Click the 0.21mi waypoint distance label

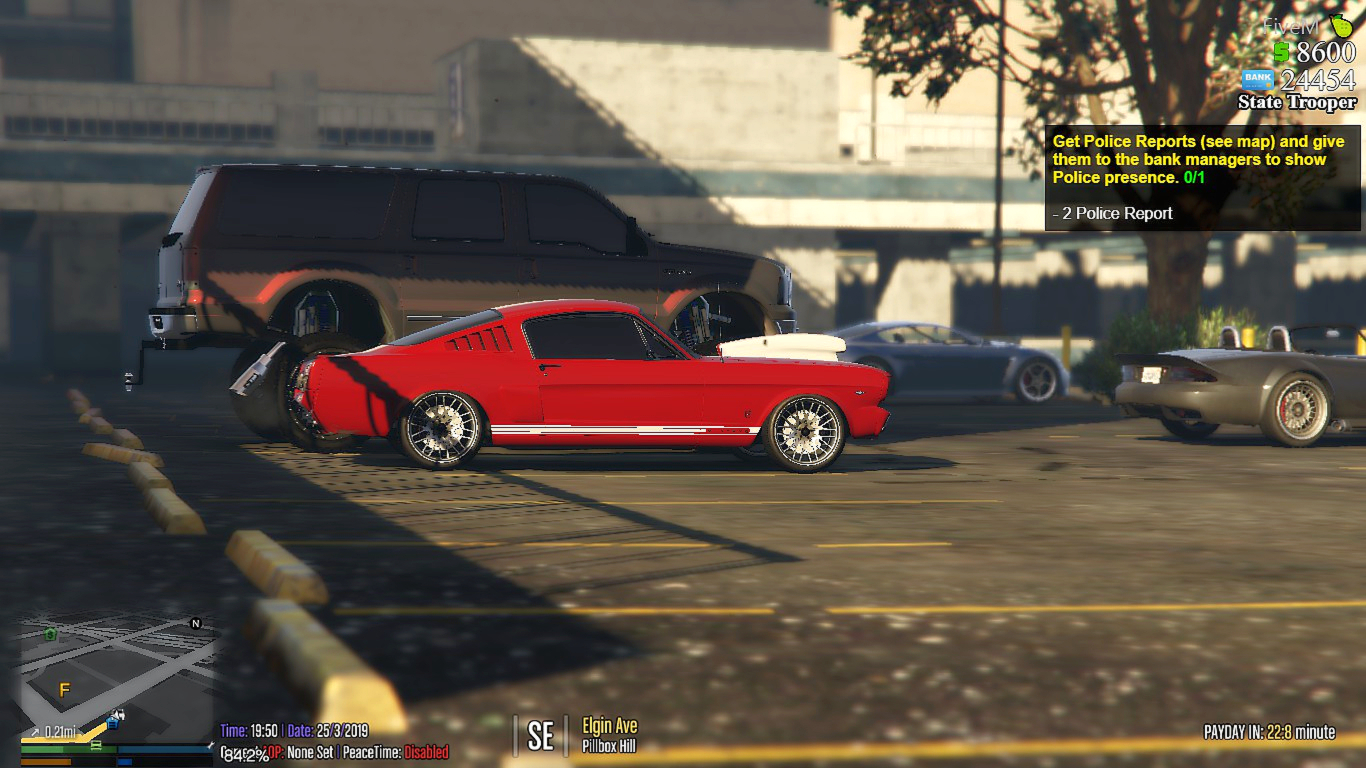59,731
